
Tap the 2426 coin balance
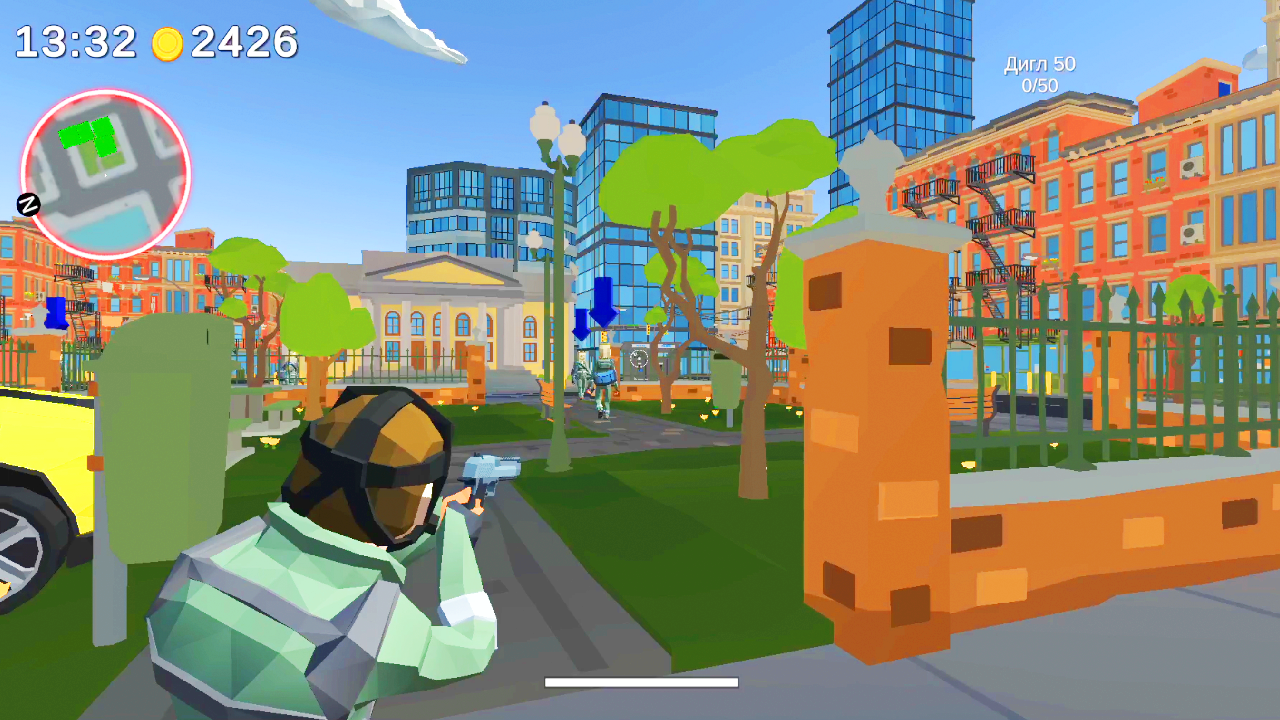(245, 42)
